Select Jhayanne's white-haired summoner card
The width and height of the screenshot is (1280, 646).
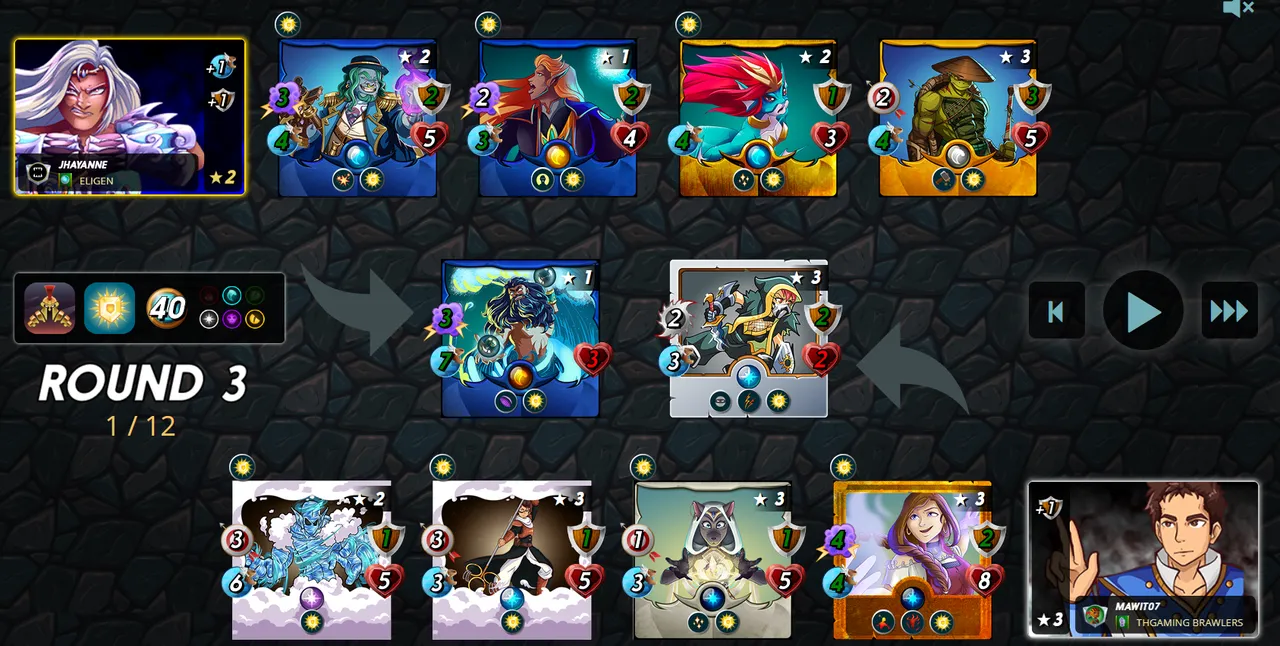click(x=129, y=116)
